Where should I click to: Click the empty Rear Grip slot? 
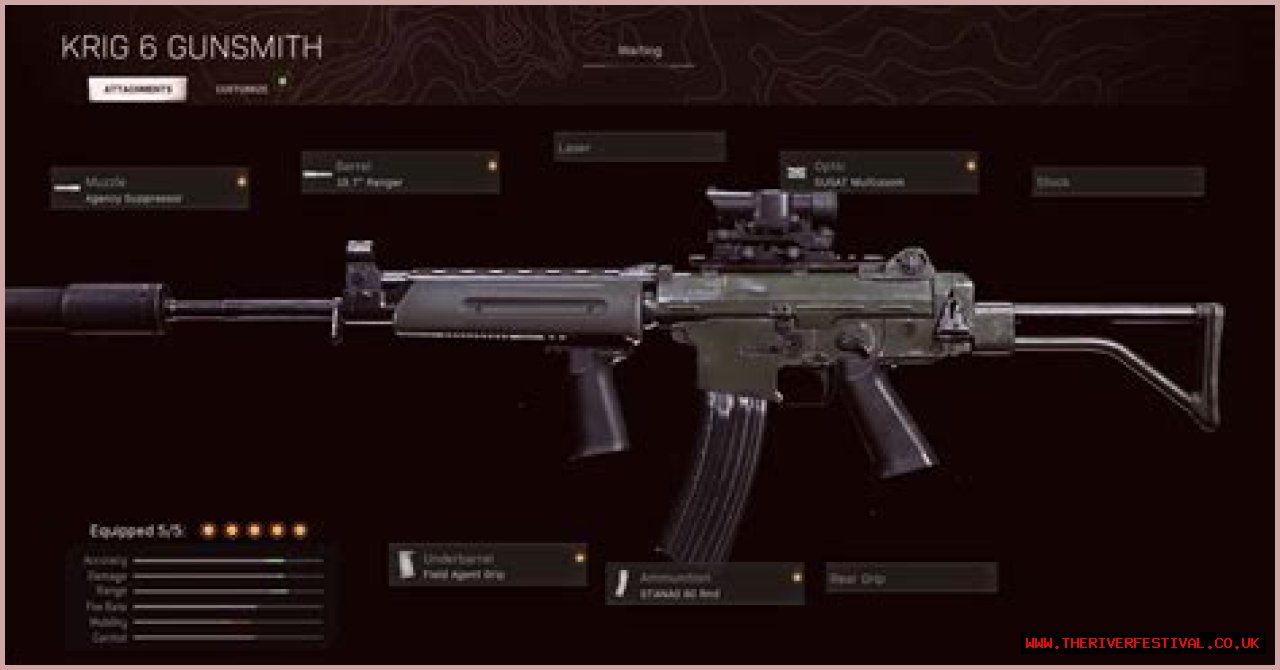[911, 578]
